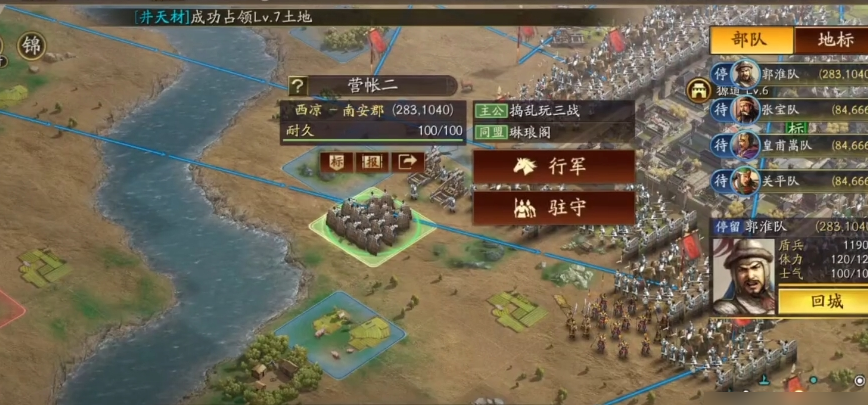The height and width of the screenshot is (405, 868).
Task: Open the 报 report button
Action: click(372, 161)
